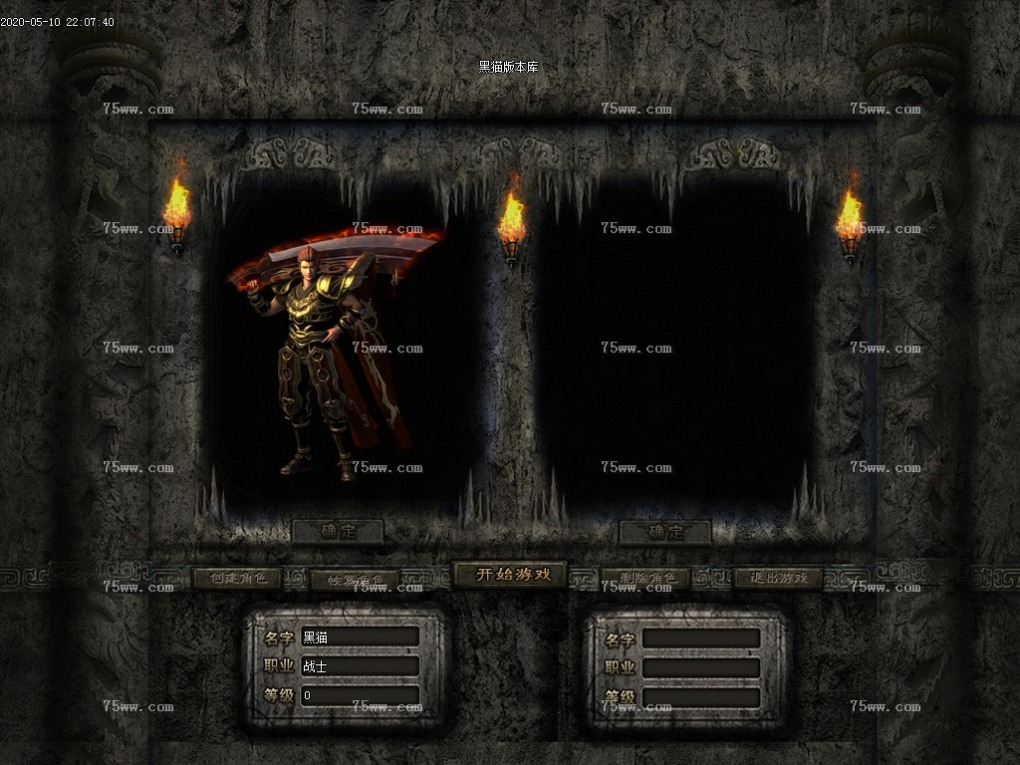Select 删除角色 to delete the character
This screenshot has width=1020, height=765.
(645, 578)
